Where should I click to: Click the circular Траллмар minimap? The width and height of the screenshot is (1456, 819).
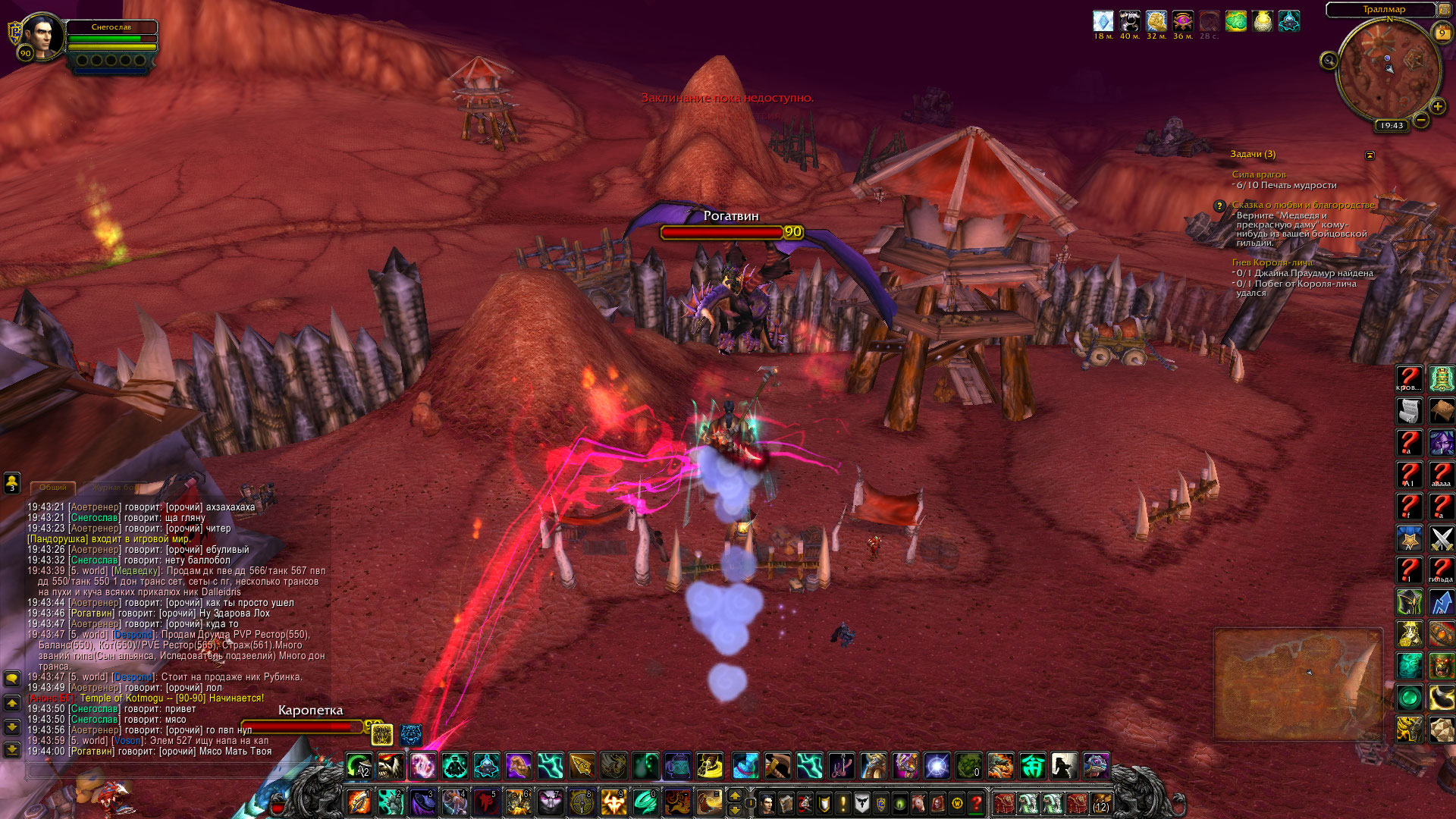point(1388,72)
